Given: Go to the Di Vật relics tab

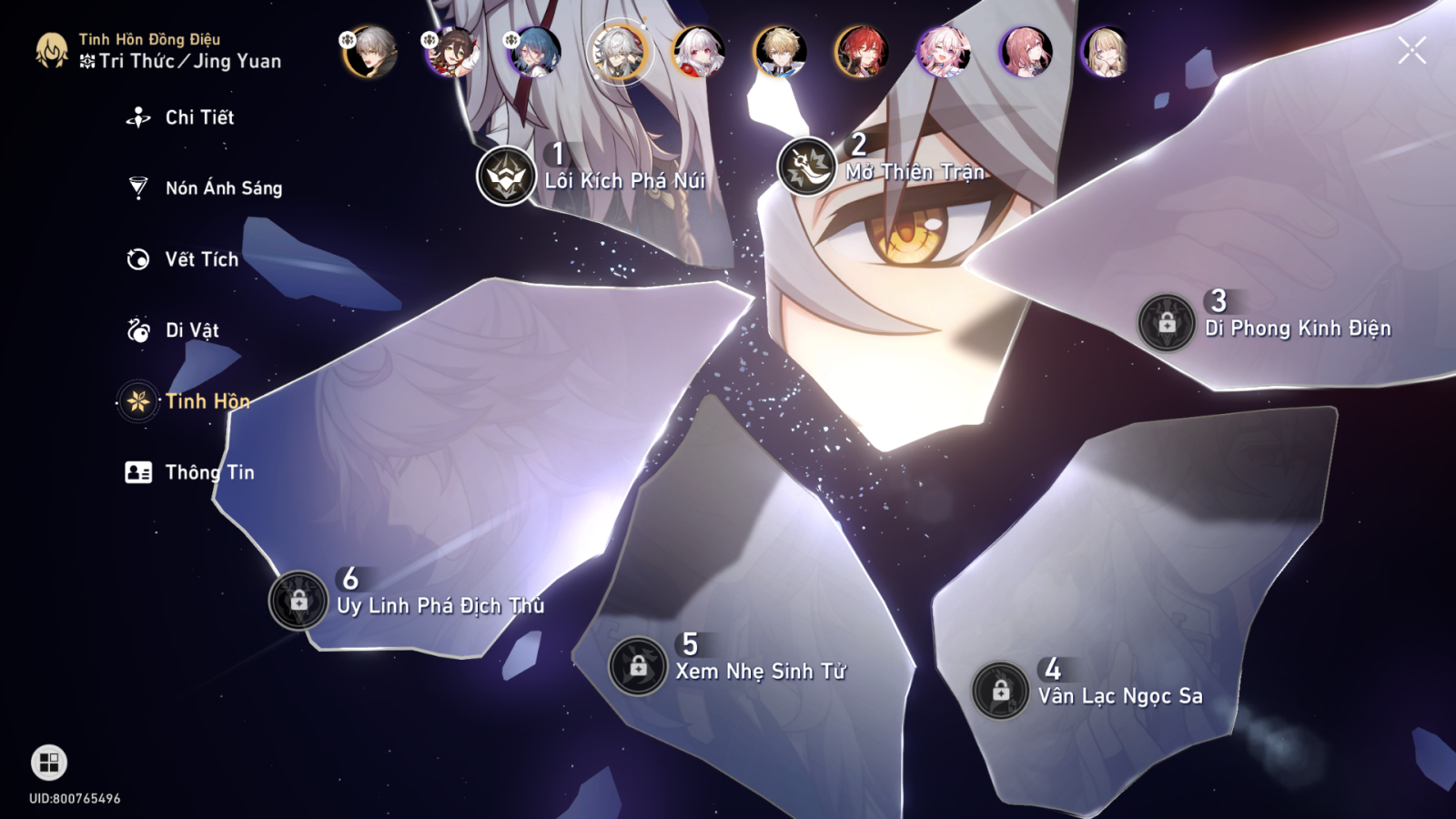Looking at the screenshot, I should coord(191,330).
